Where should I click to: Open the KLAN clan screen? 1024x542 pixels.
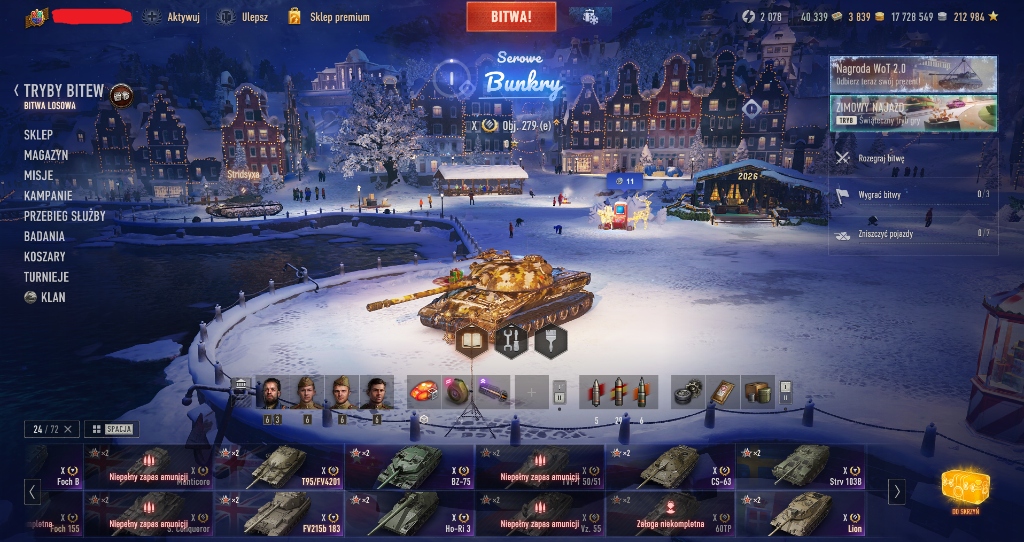click(x=52, y=298)
